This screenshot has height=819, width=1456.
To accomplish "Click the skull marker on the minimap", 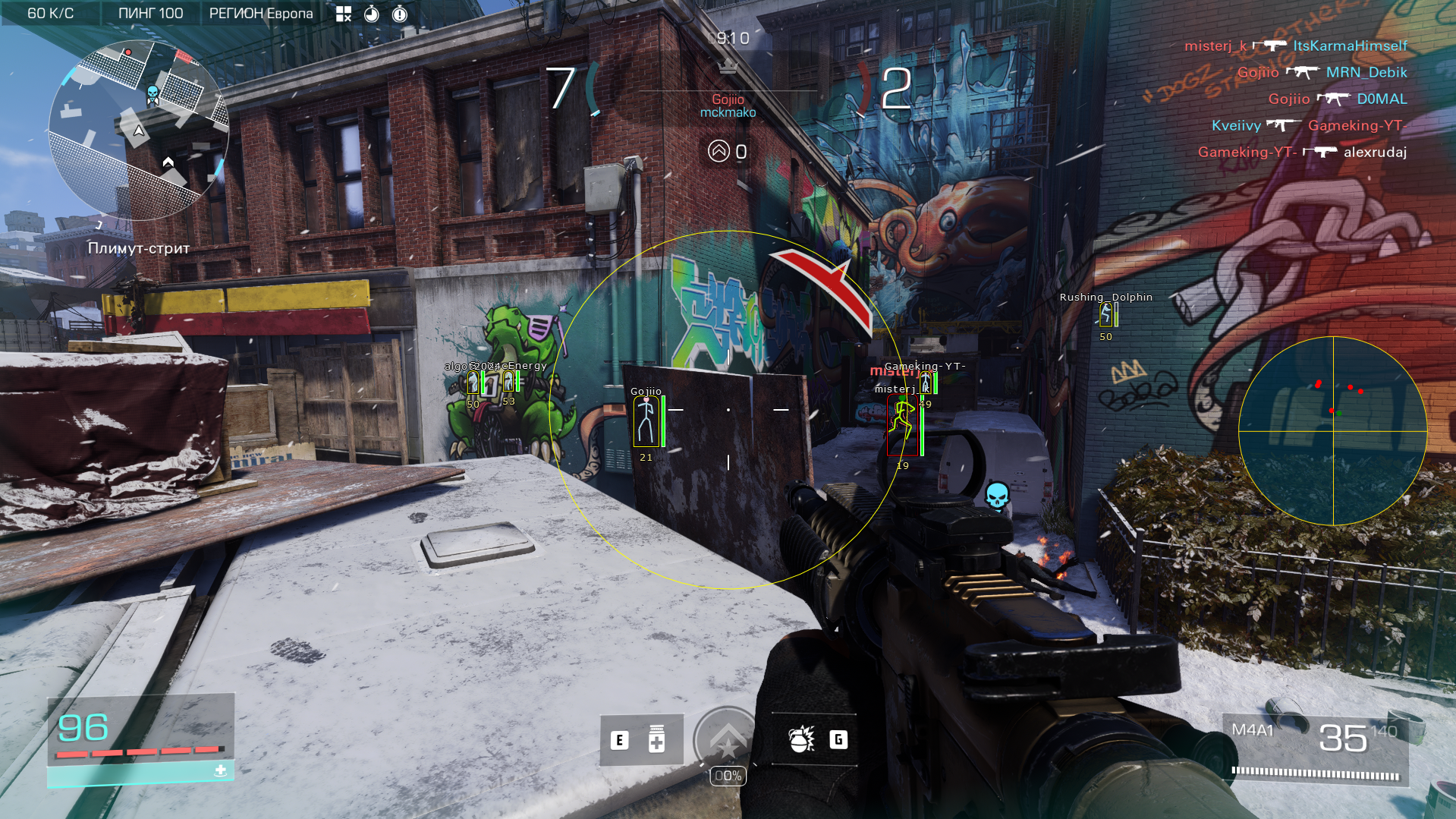I will click(153, 94).
